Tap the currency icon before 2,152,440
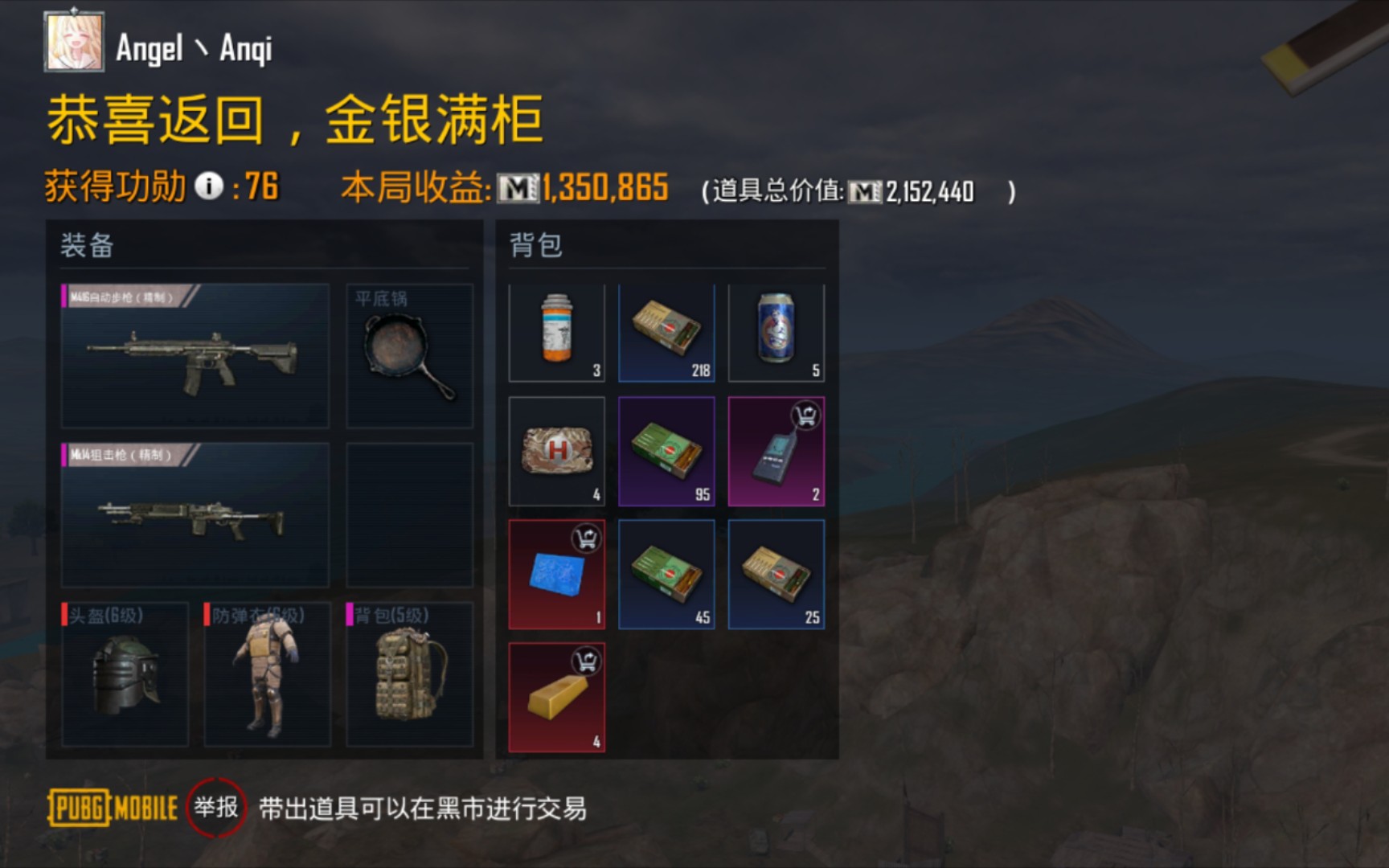This screenshot has width=1389, height=868. click(867, 192)
